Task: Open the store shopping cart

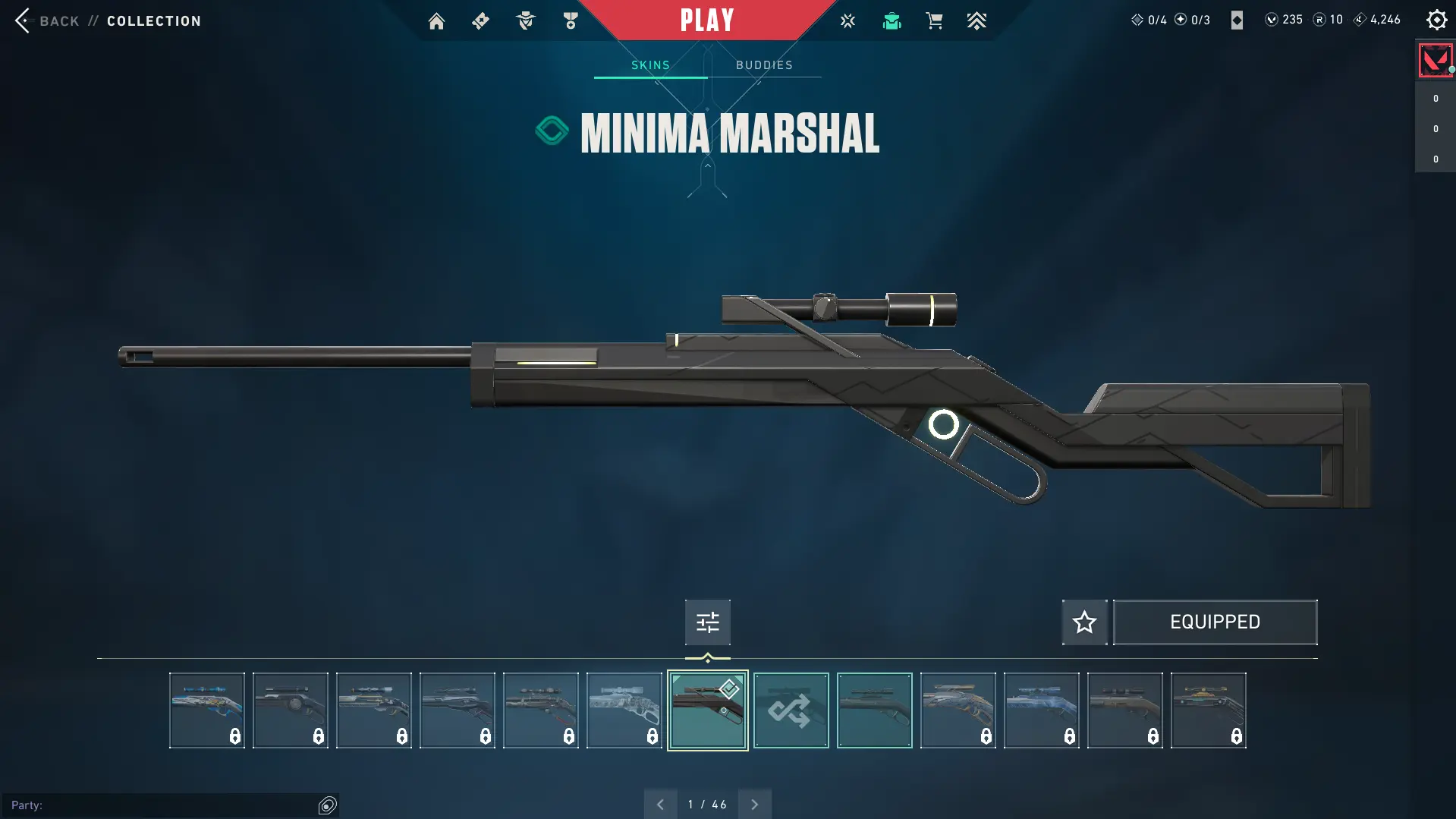Action: coord(934,21)
